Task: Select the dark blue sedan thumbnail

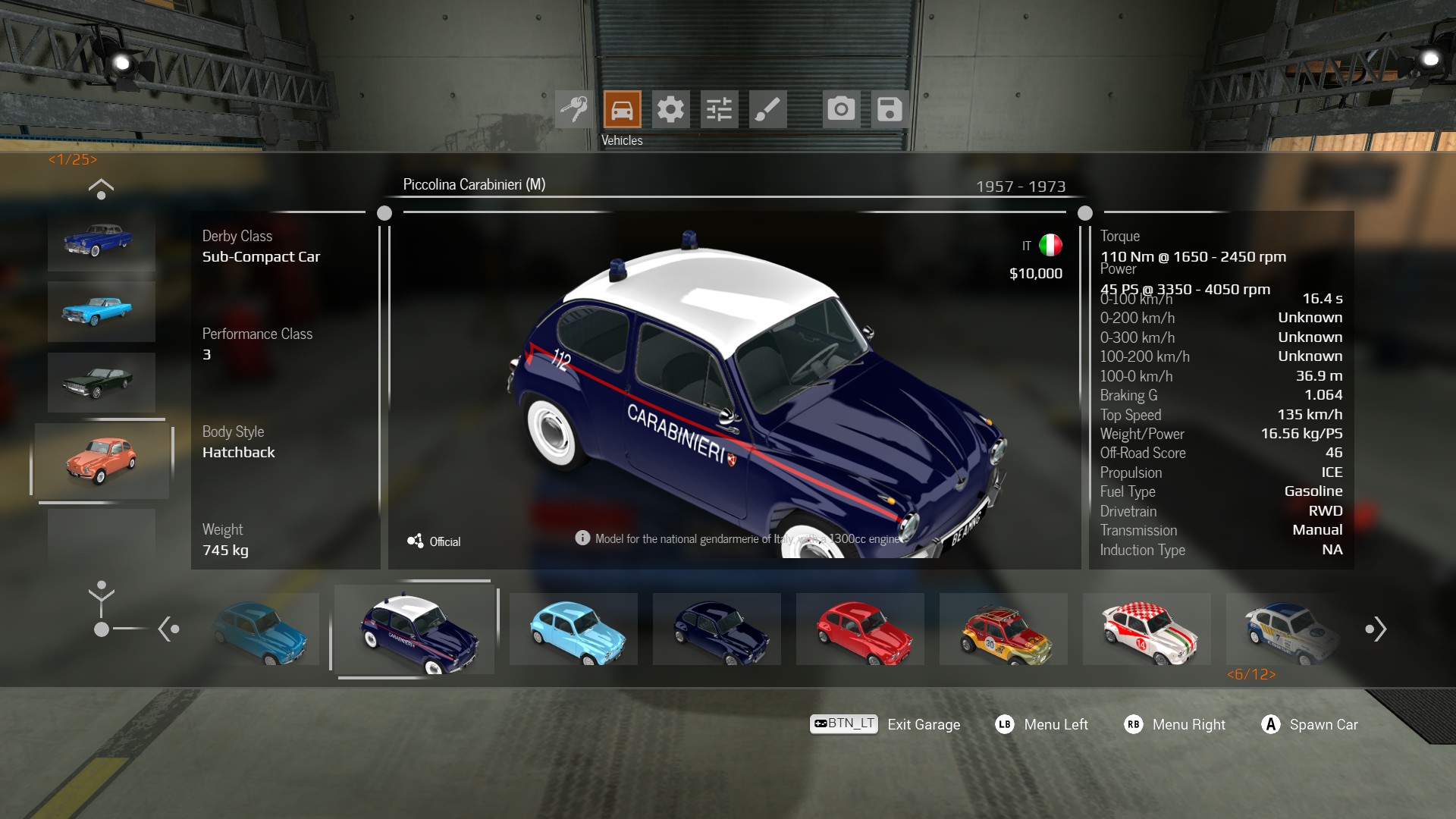Action: 101,241
